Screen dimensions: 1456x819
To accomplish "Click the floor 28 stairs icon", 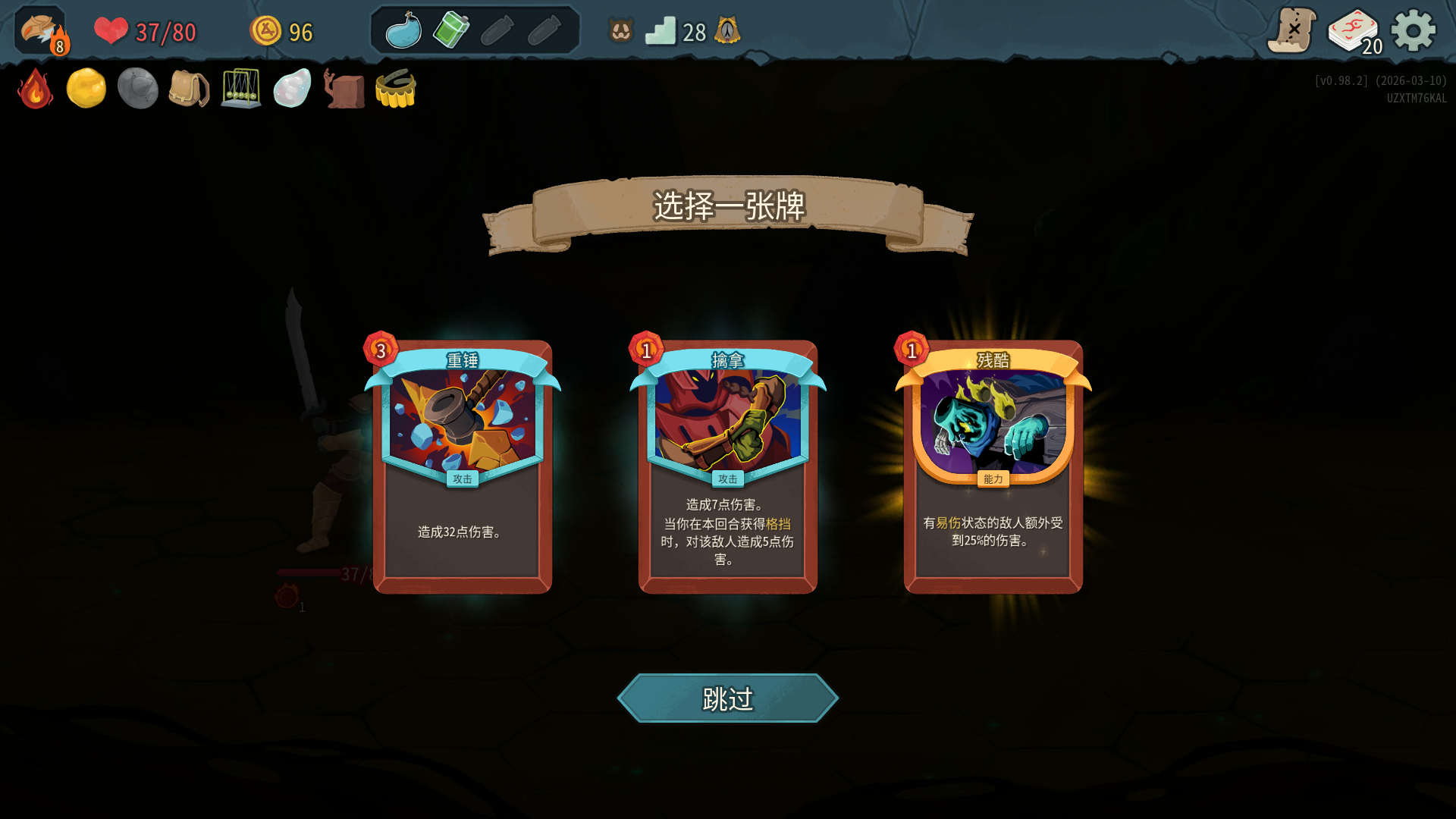I will 661,32.
